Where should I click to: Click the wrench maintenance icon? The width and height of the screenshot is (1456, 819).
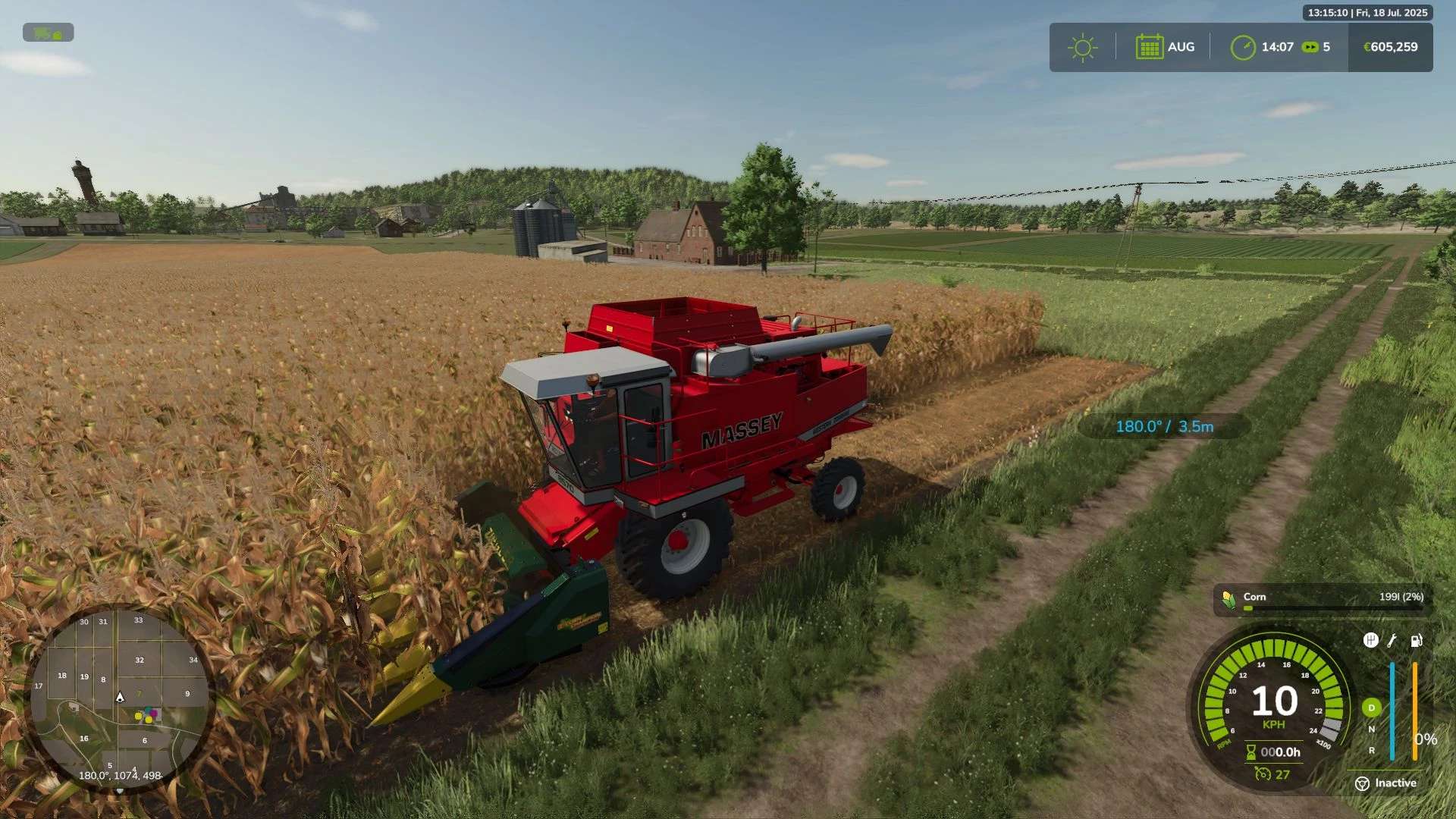click(1392, 641)
